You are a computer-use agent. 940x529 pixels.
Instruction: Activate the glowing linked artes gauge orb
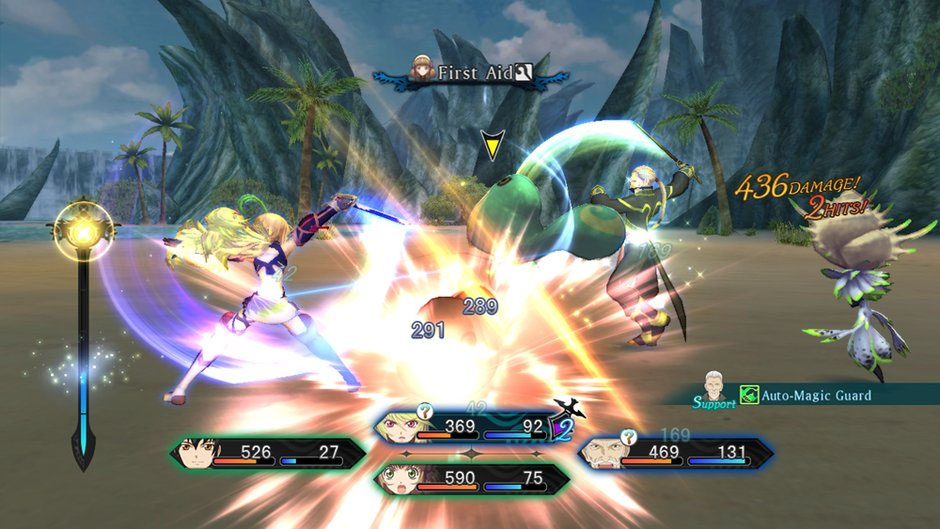coord(82,228)
